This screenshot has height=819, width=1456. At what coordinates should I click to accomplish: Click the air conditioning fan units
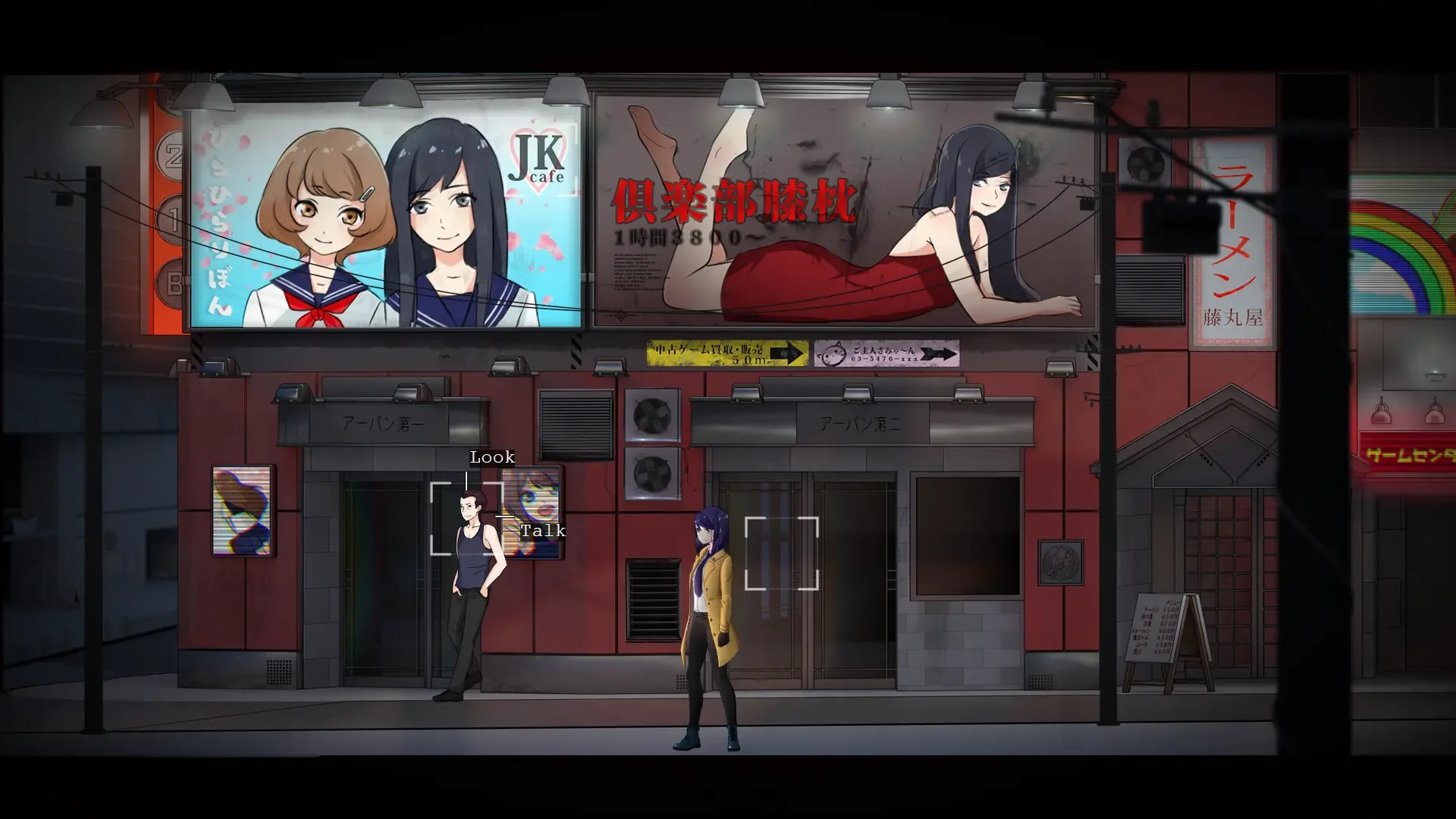point(651,444)
